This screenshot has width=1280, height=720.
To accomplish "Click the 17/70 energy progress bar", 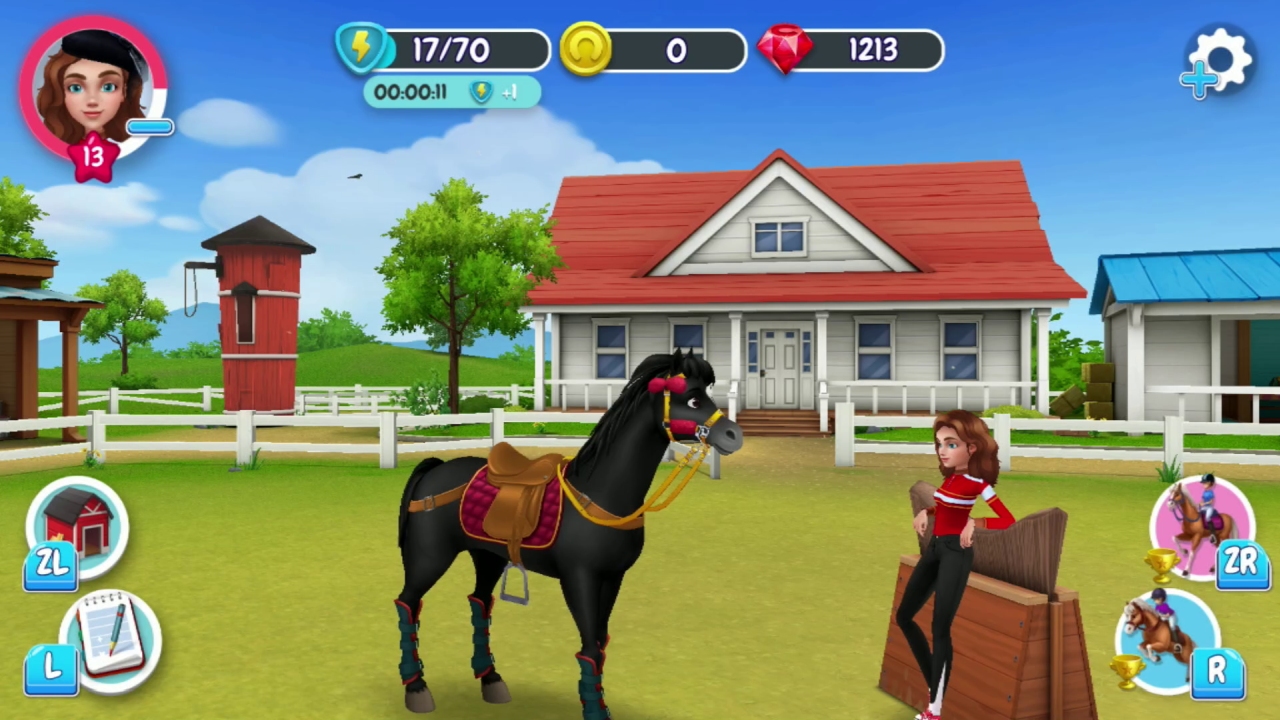I will click(460, 50).
